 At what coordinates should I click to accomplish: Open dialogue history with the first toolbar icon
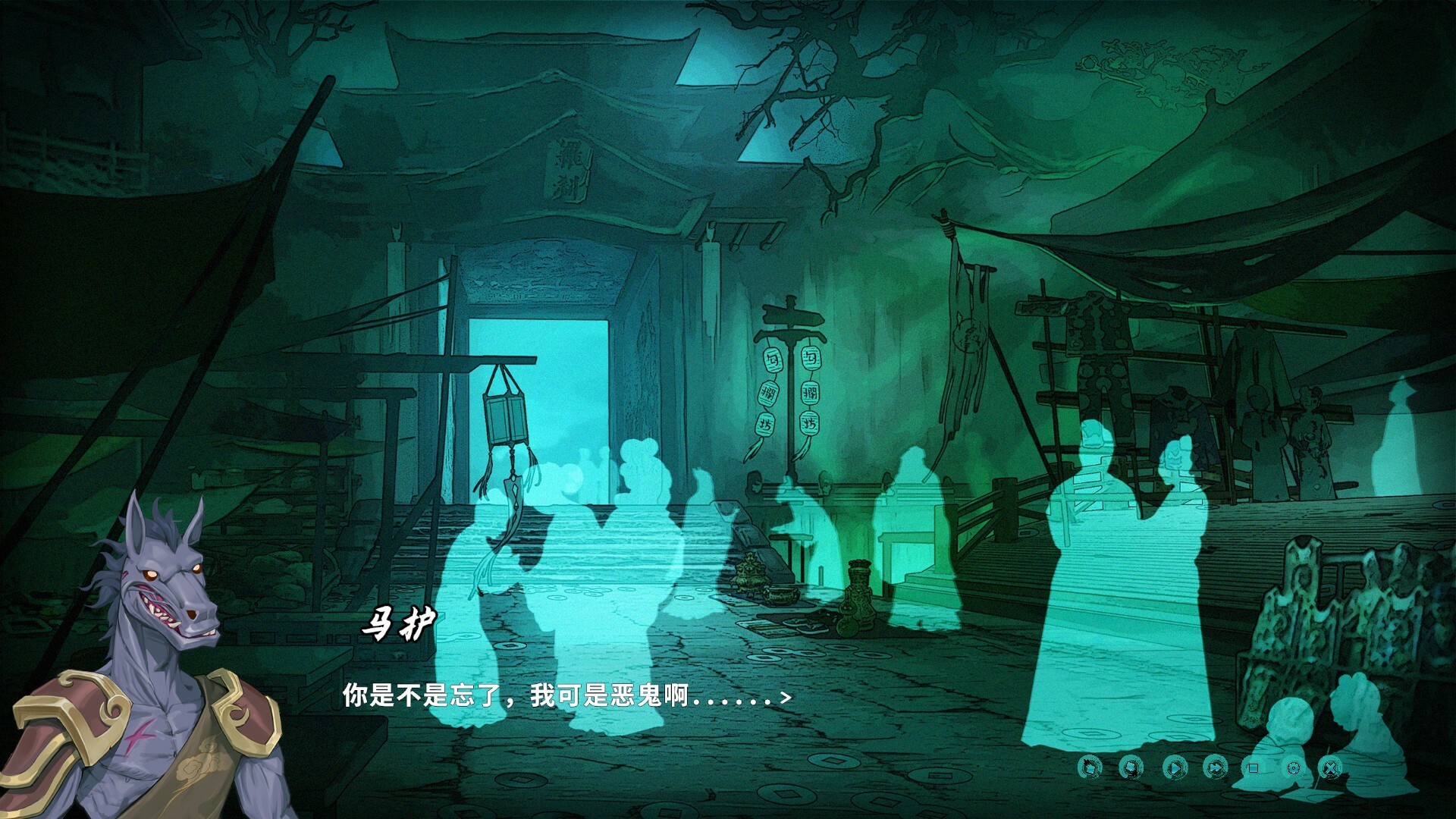(x=1089, y=768)
